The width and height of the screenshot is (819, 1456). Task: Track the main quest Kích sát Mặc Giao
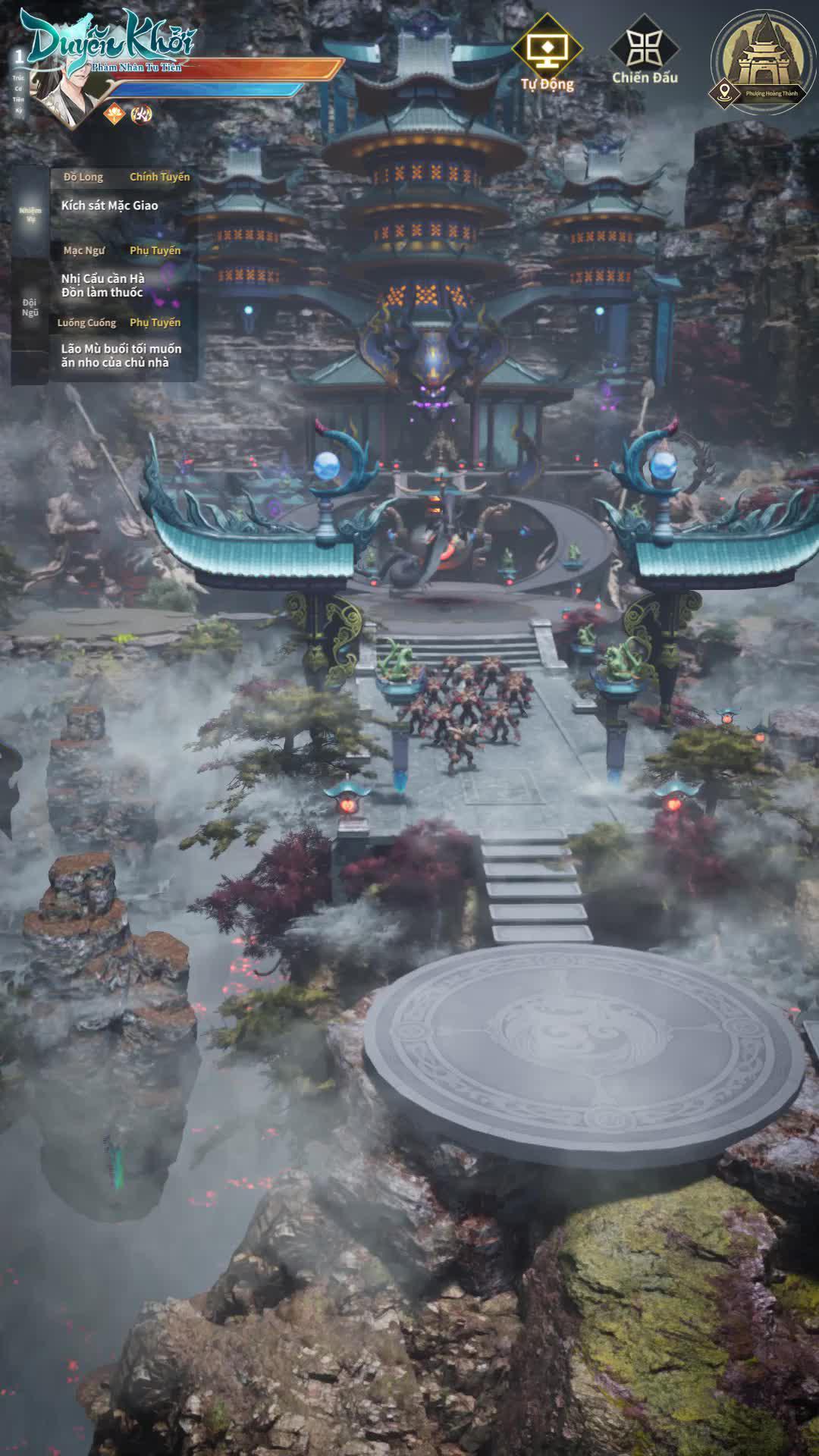coord(110,206)
